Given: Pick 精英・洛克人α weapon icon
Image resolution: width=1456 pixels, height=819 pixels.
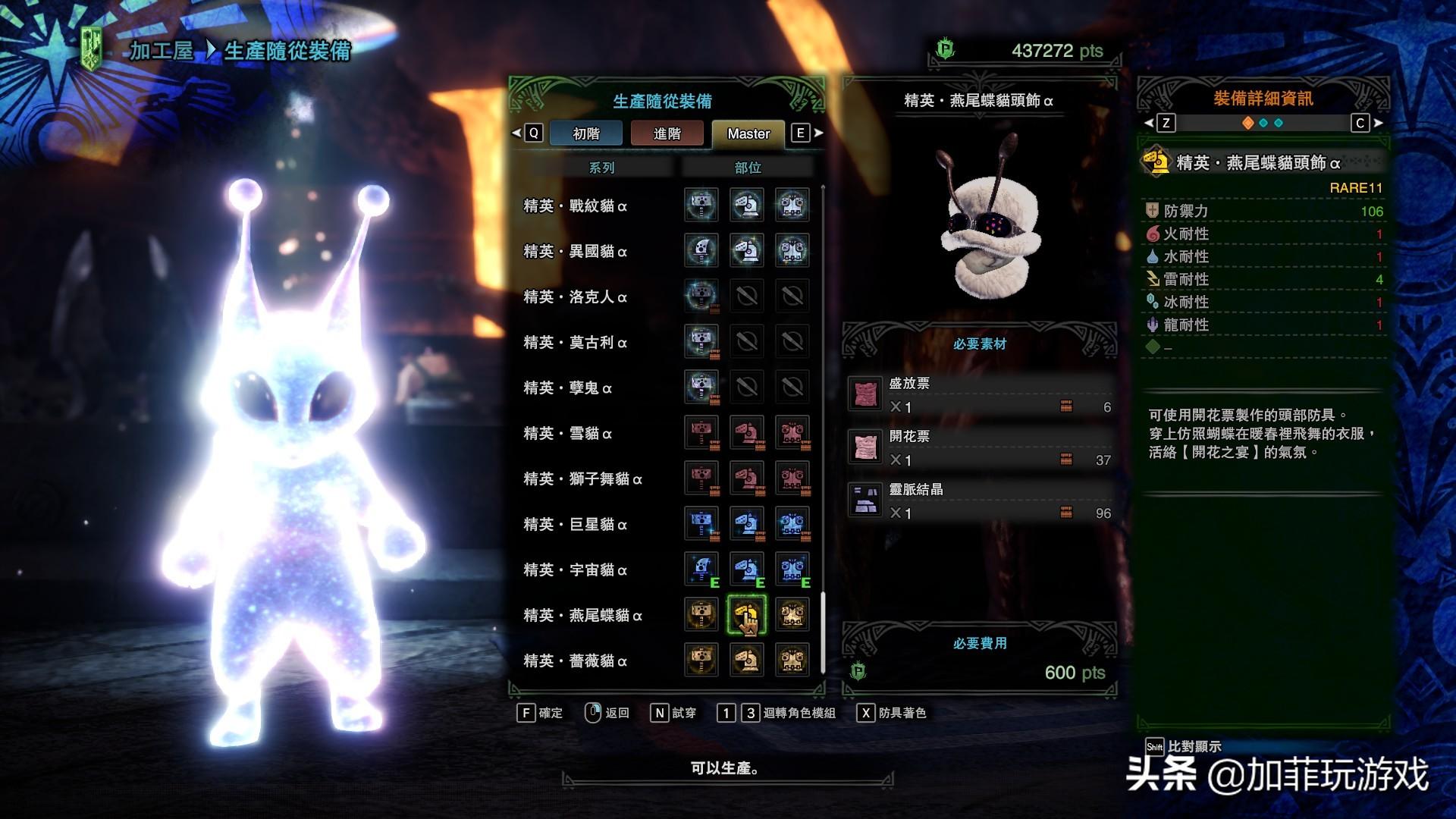Looking at the screenshot, I should click(x=701, y=296).
